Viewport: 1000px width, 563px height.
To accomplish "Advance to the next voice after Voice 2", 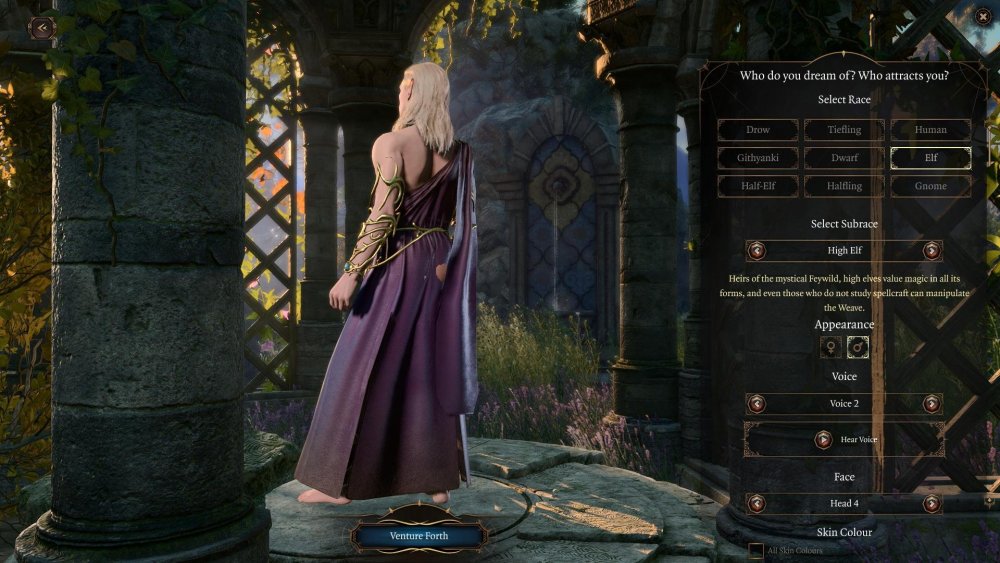I will tap(932, 404).
